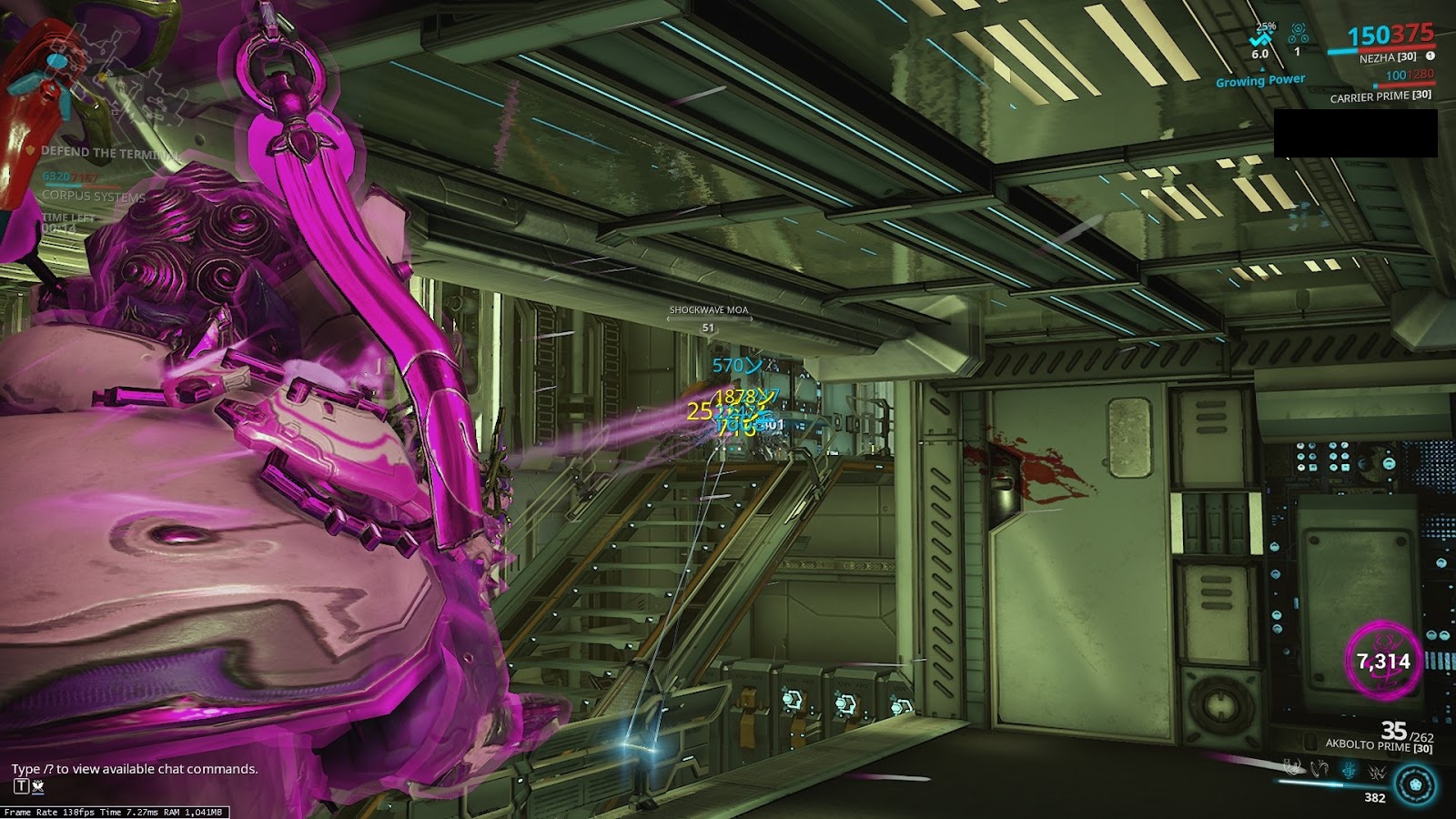Click the CORPUS SYSTEMS health progress bar
The width and height of the screenshot is (1456, 819).
tap(84, 187)
